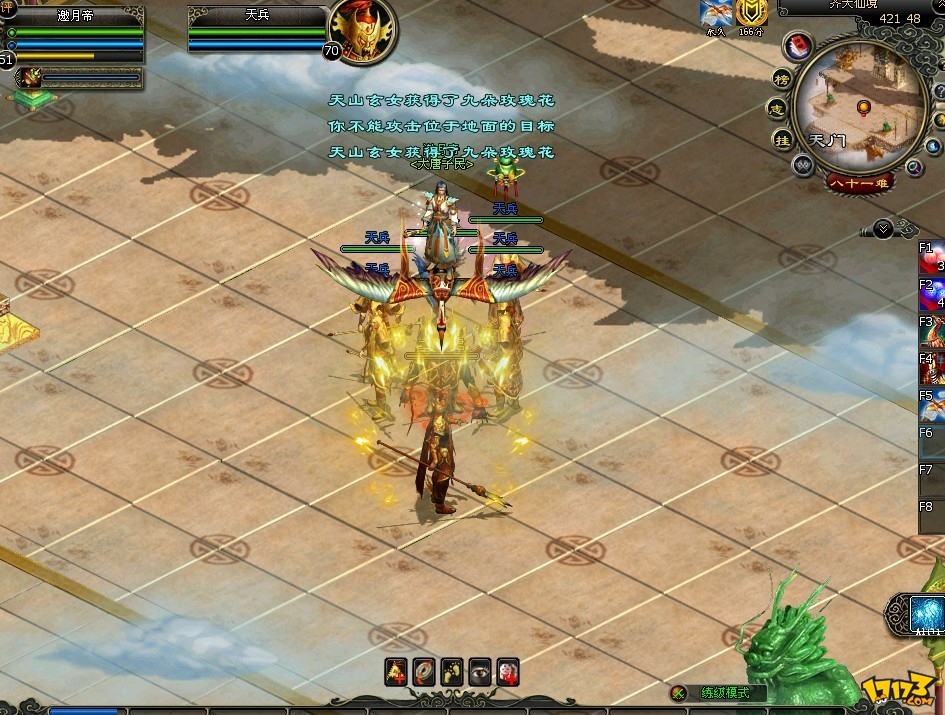Click the gold shield 166分 icon
This screenshot has width=945, height=715.
point(750,13)
